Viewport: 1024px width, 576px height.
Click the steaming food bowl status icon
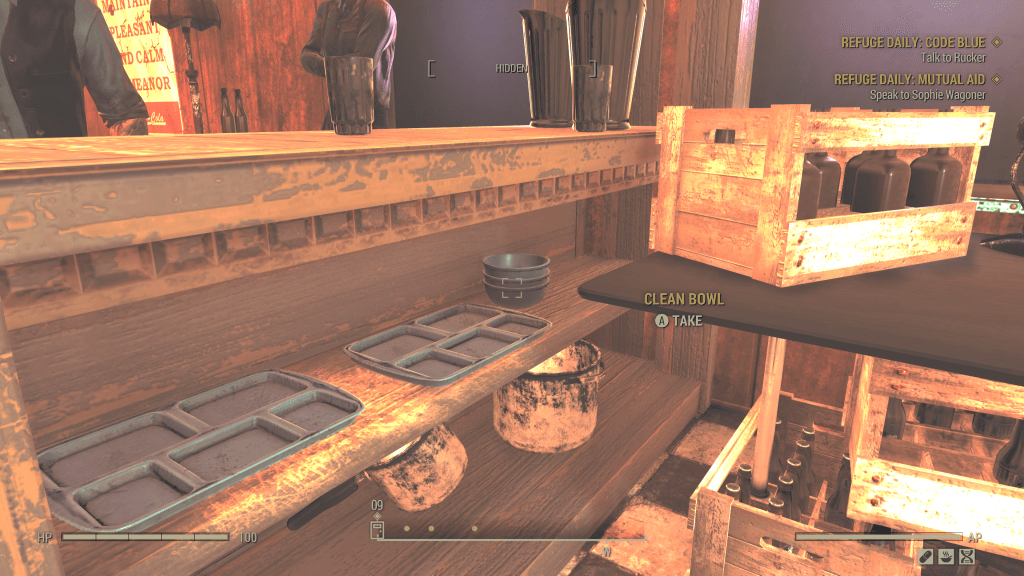tap(946, 557)
